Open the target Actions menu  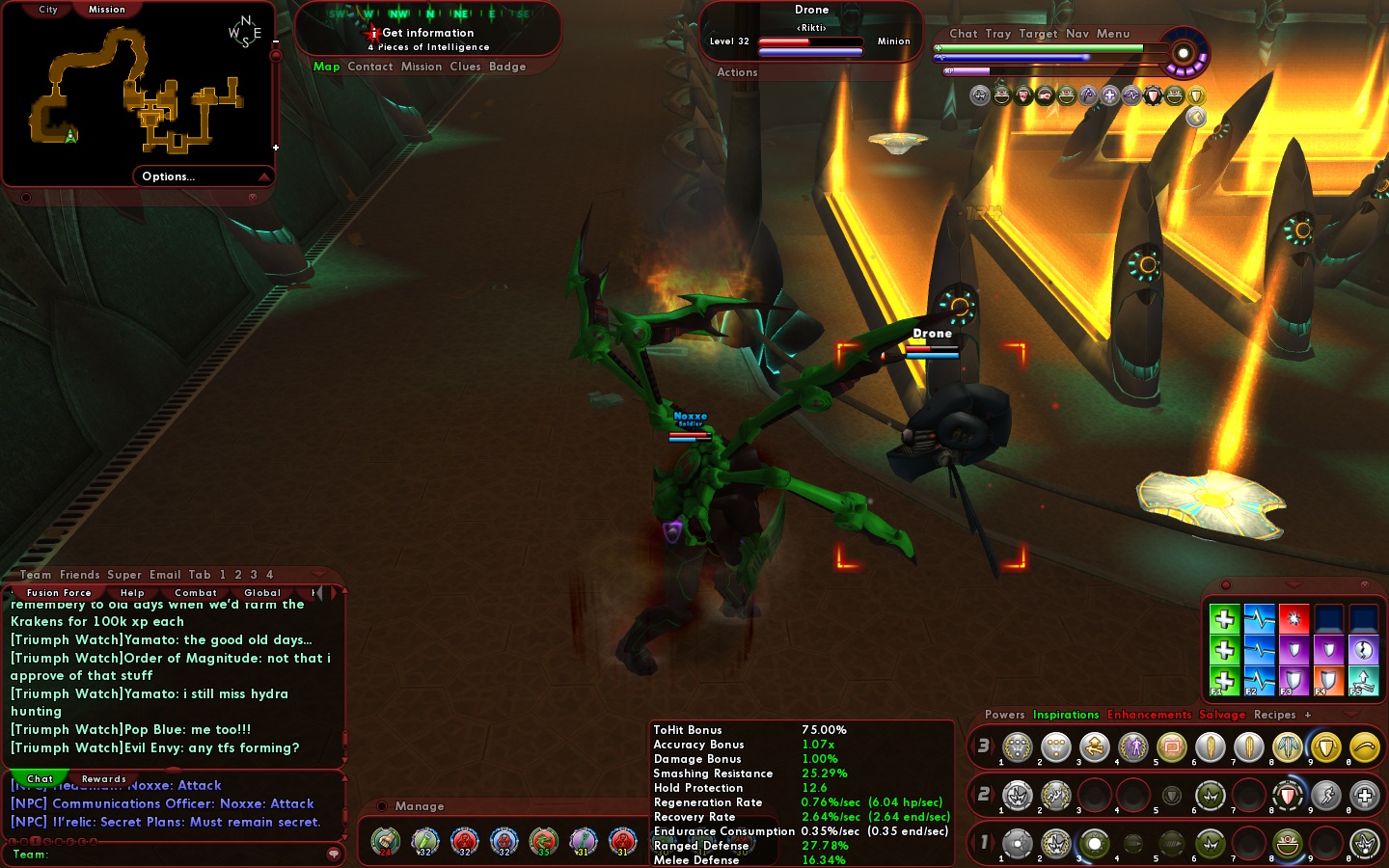(737, 72)
